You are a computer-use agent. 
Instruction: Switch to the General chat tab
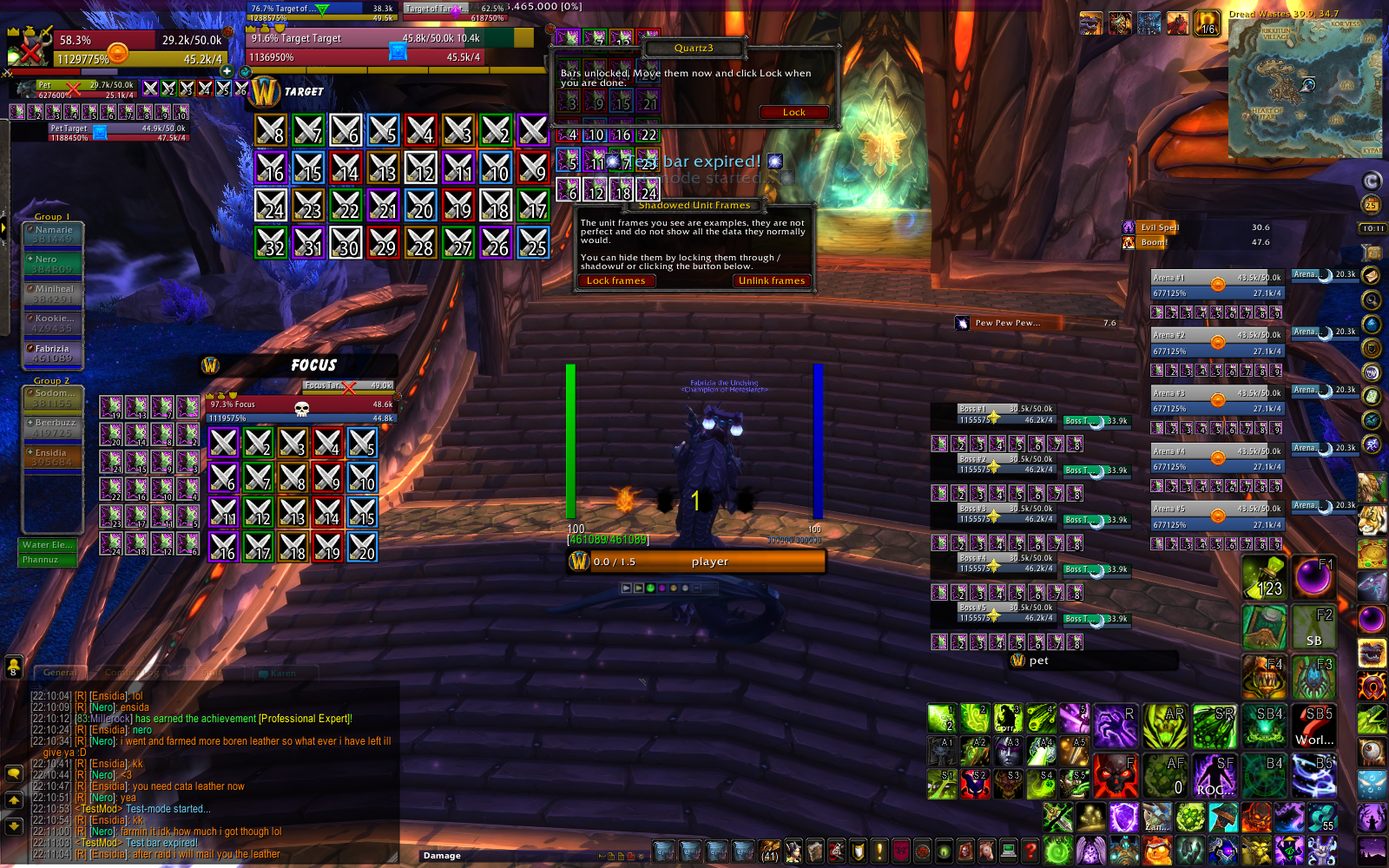pyautogui.click(x=59, y=673)
